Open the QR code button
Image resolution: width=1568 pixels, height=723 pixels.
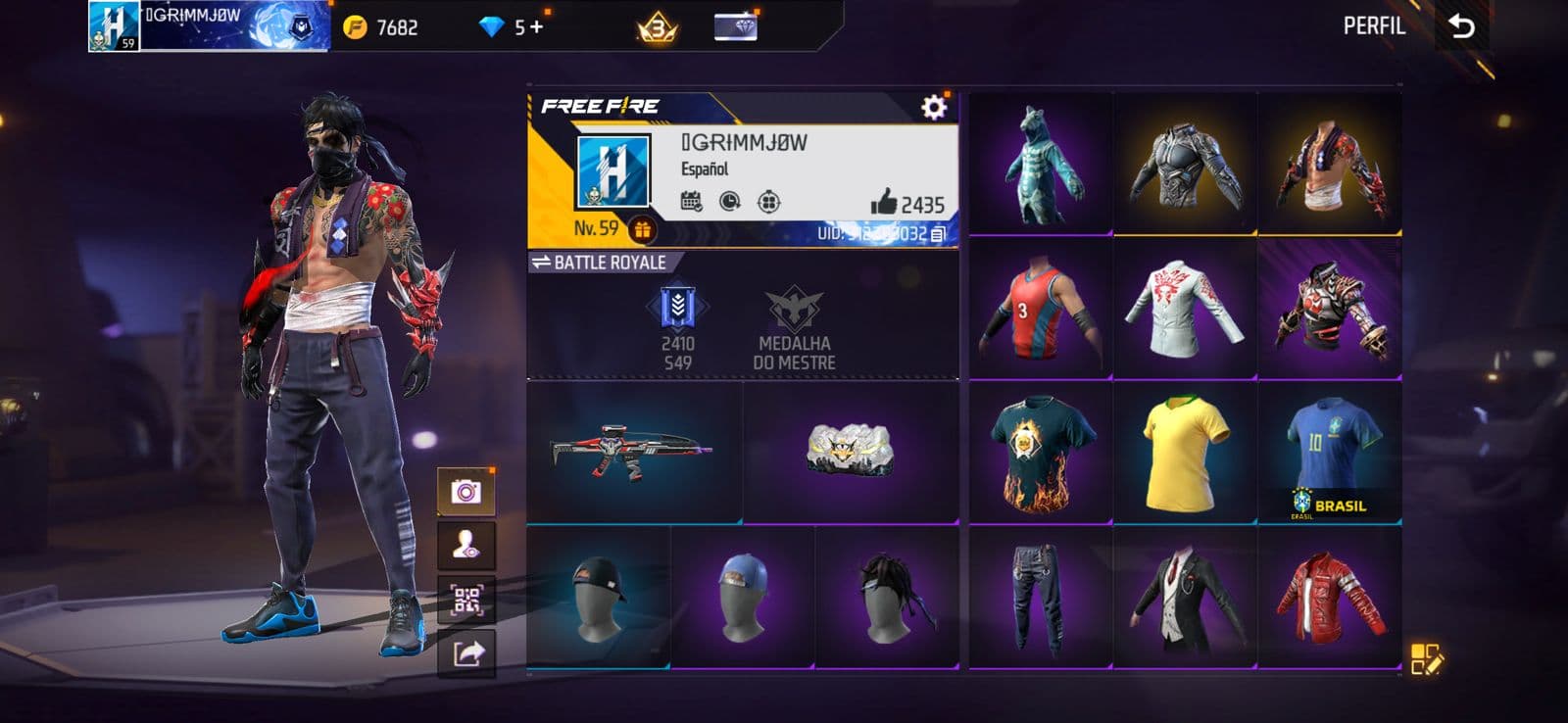point(466,600)
